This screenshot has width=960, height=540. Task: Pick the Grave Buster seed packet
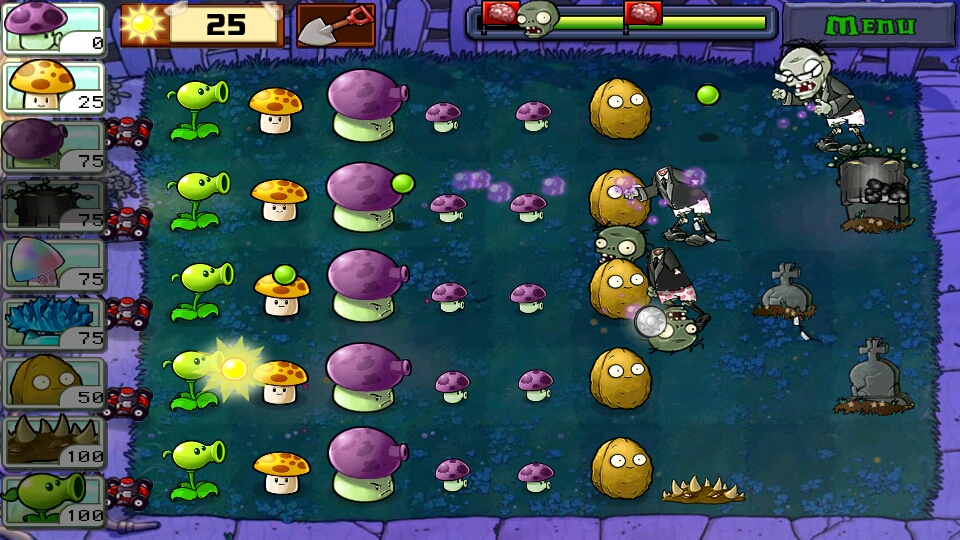[x=54, y=205]
